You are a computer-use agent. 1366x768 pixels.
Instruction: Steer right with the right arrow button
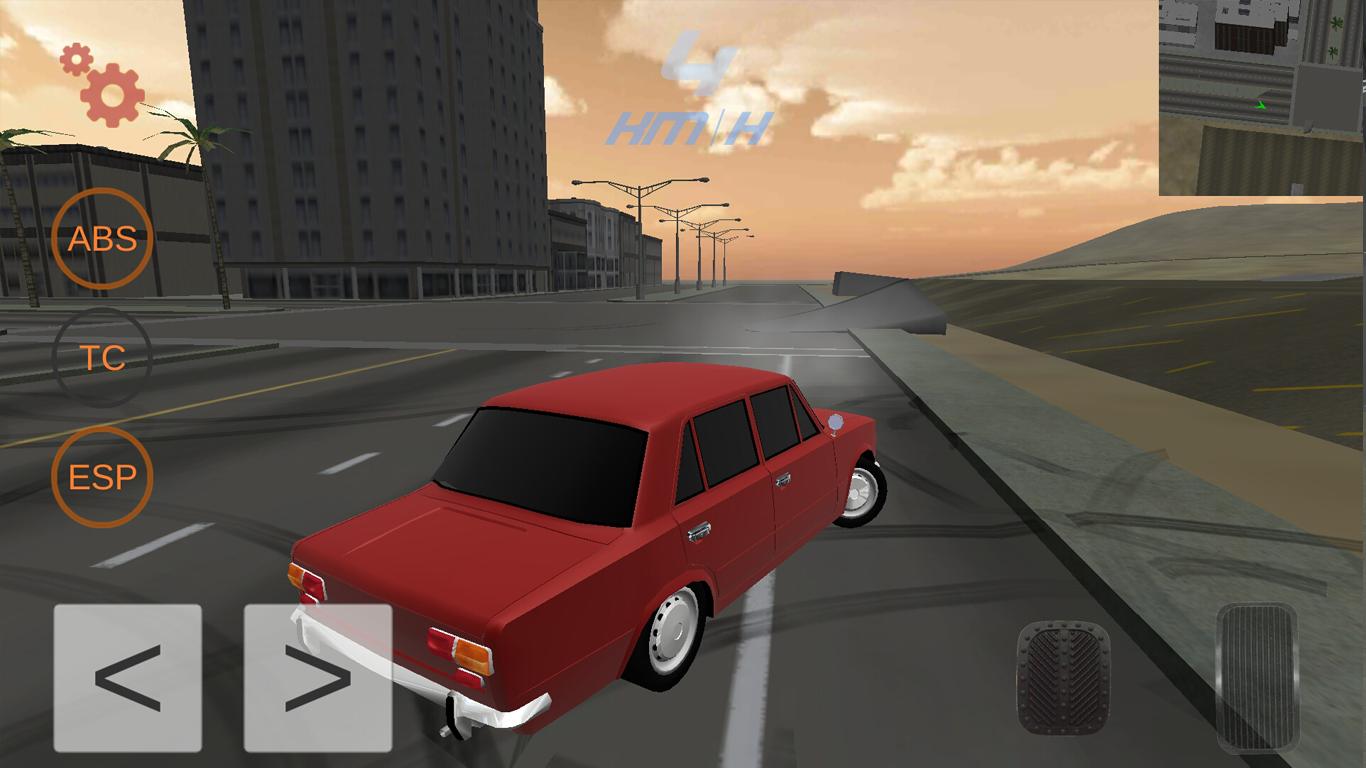(x=318, y=678)
